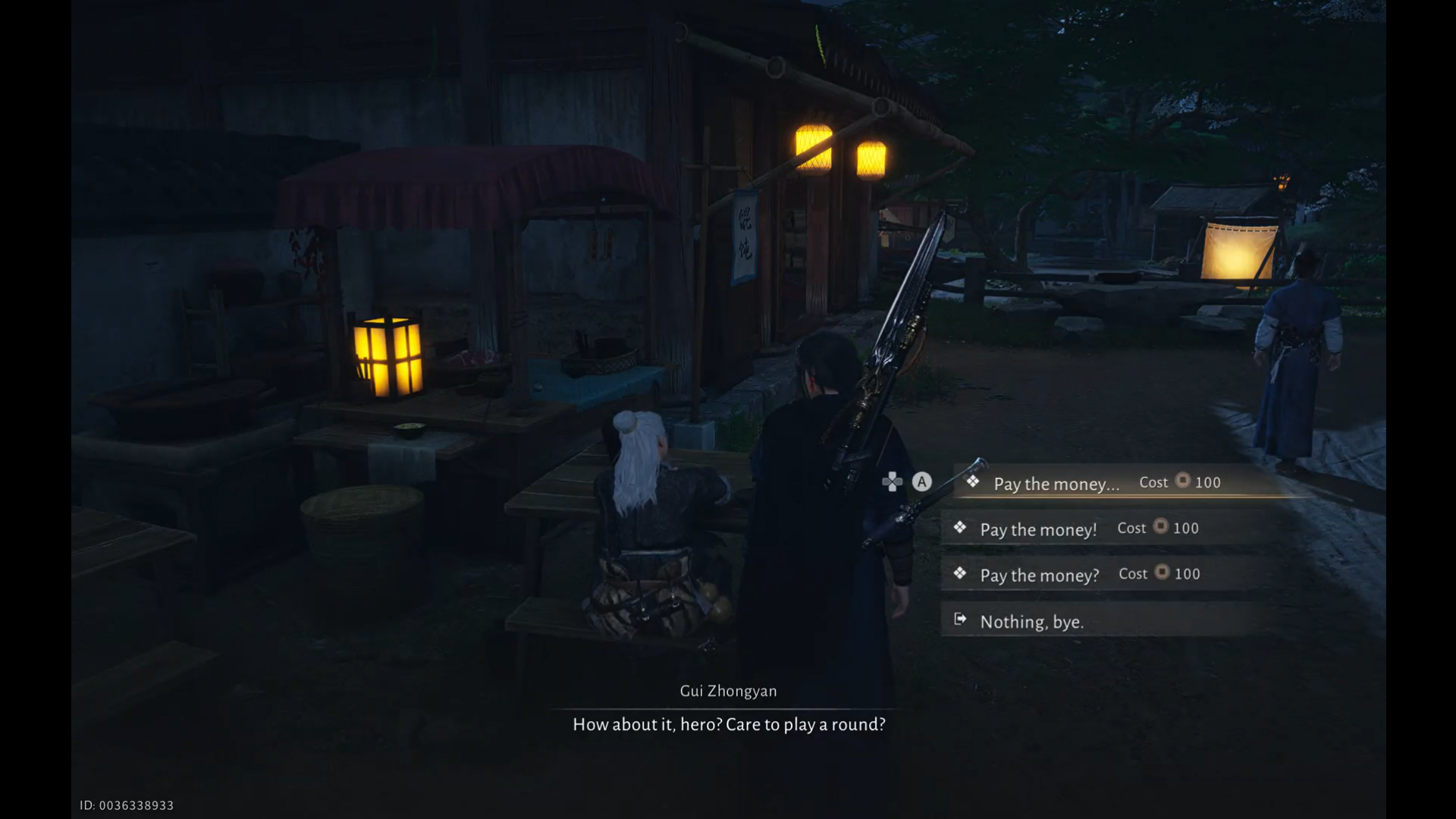
Task: End conversation with "Nothing, bye."
Action: coord(1031,622)
